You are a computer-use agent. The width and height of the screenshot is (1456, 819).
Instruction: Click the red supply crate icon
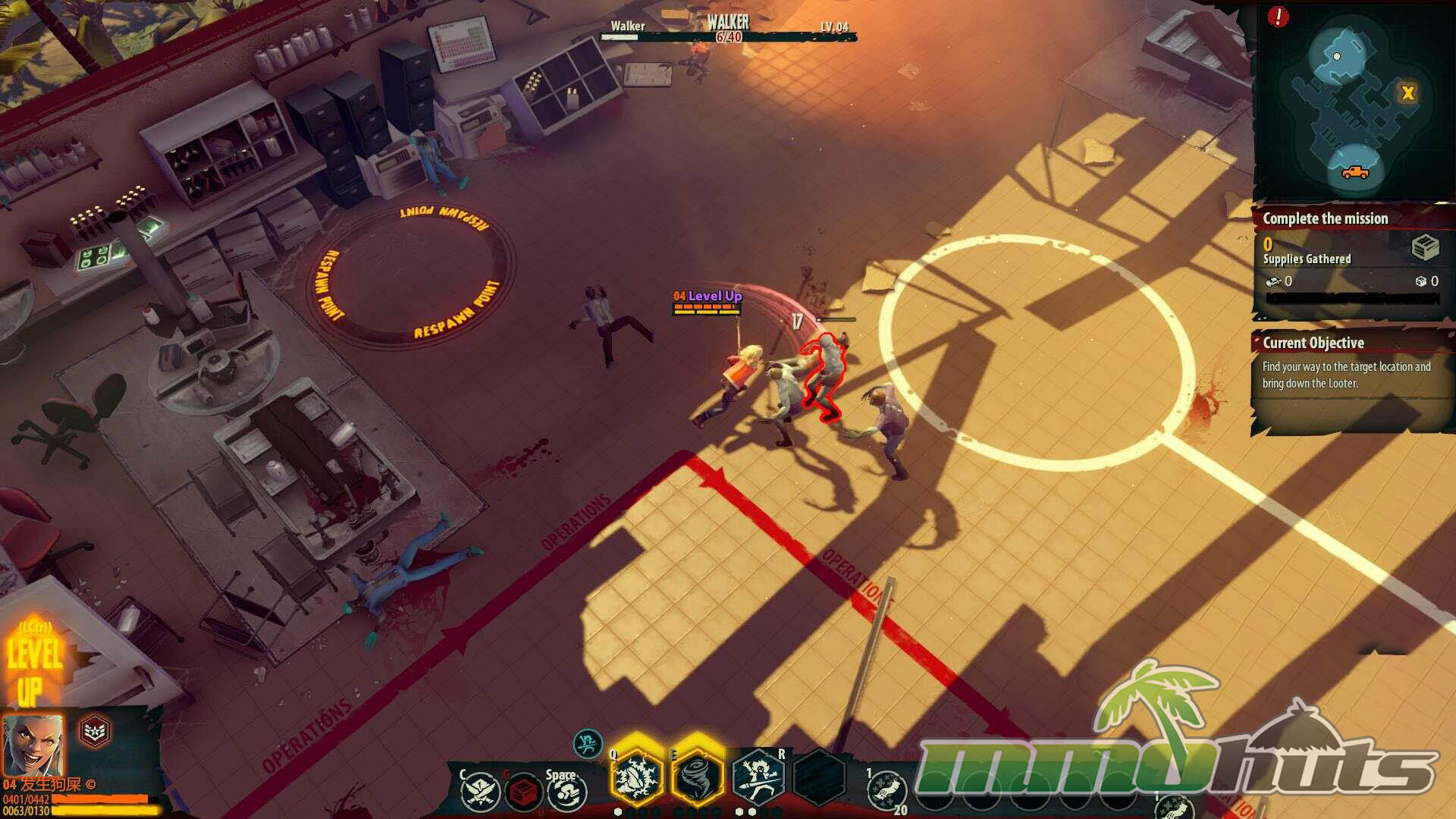point(522,792)
